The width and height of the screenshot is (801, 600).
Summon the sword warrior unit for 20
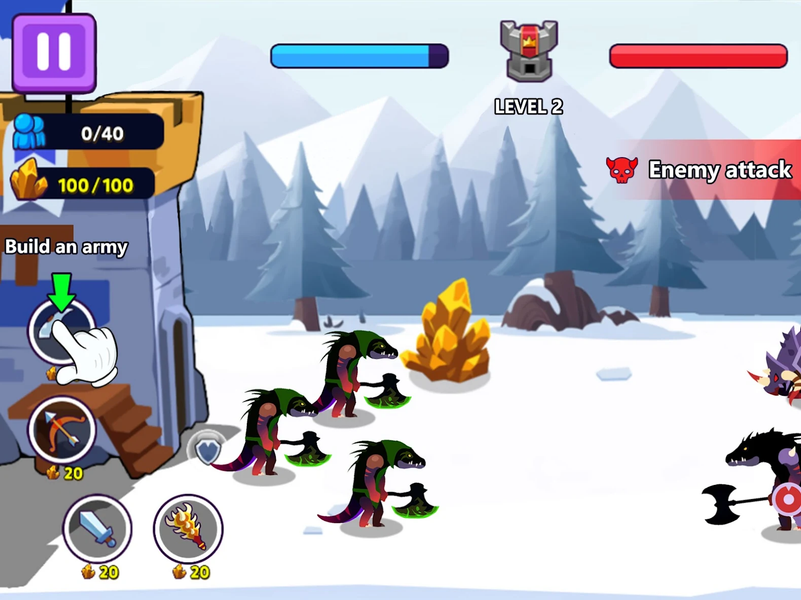(97, 528)
